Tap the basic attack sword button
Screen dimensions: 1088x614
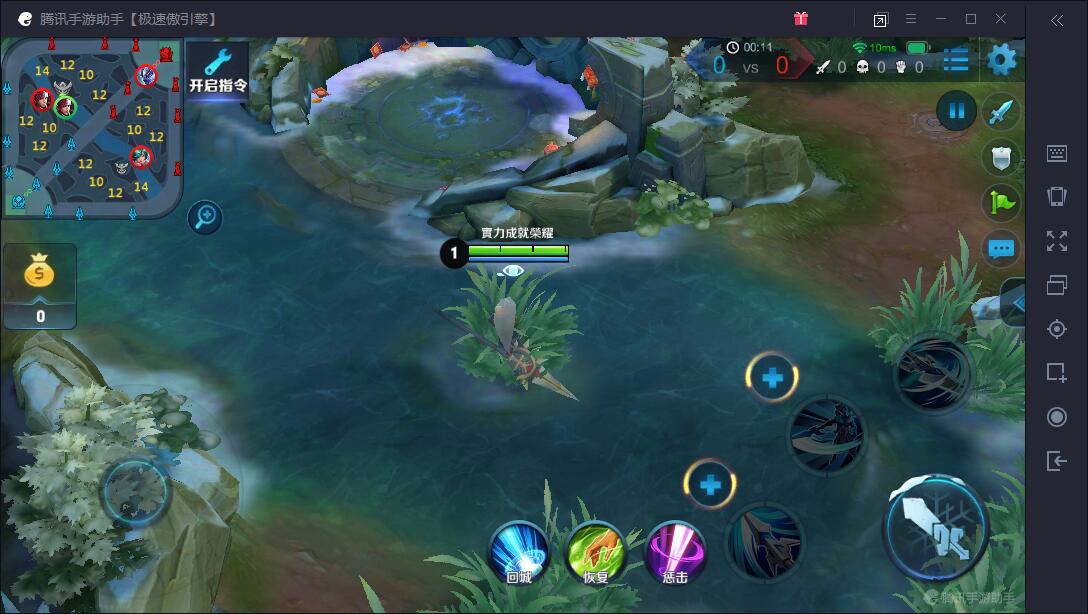tap(935, 527)
